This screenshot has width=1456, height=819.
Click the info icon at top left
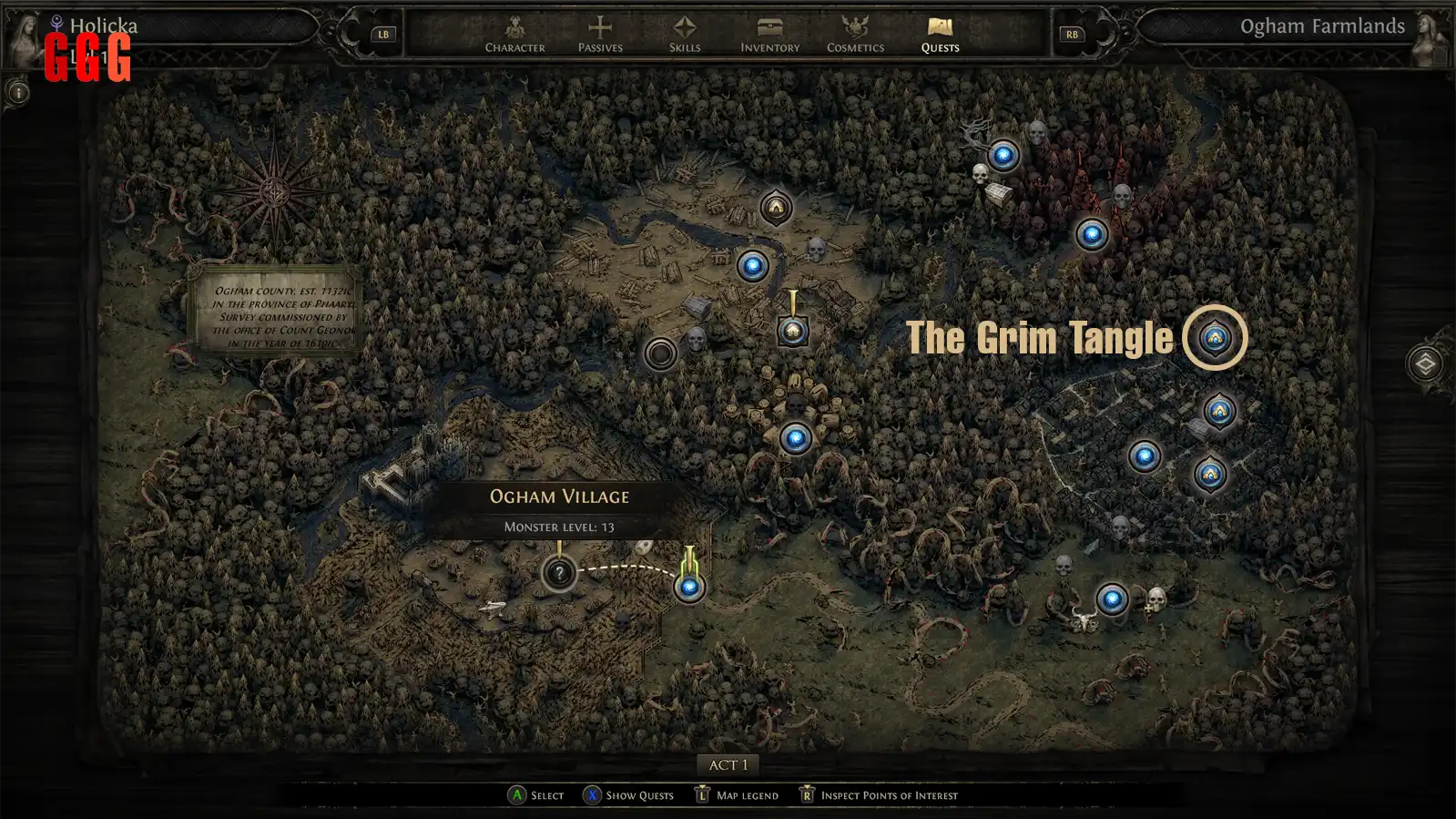[x=18, y=93]
